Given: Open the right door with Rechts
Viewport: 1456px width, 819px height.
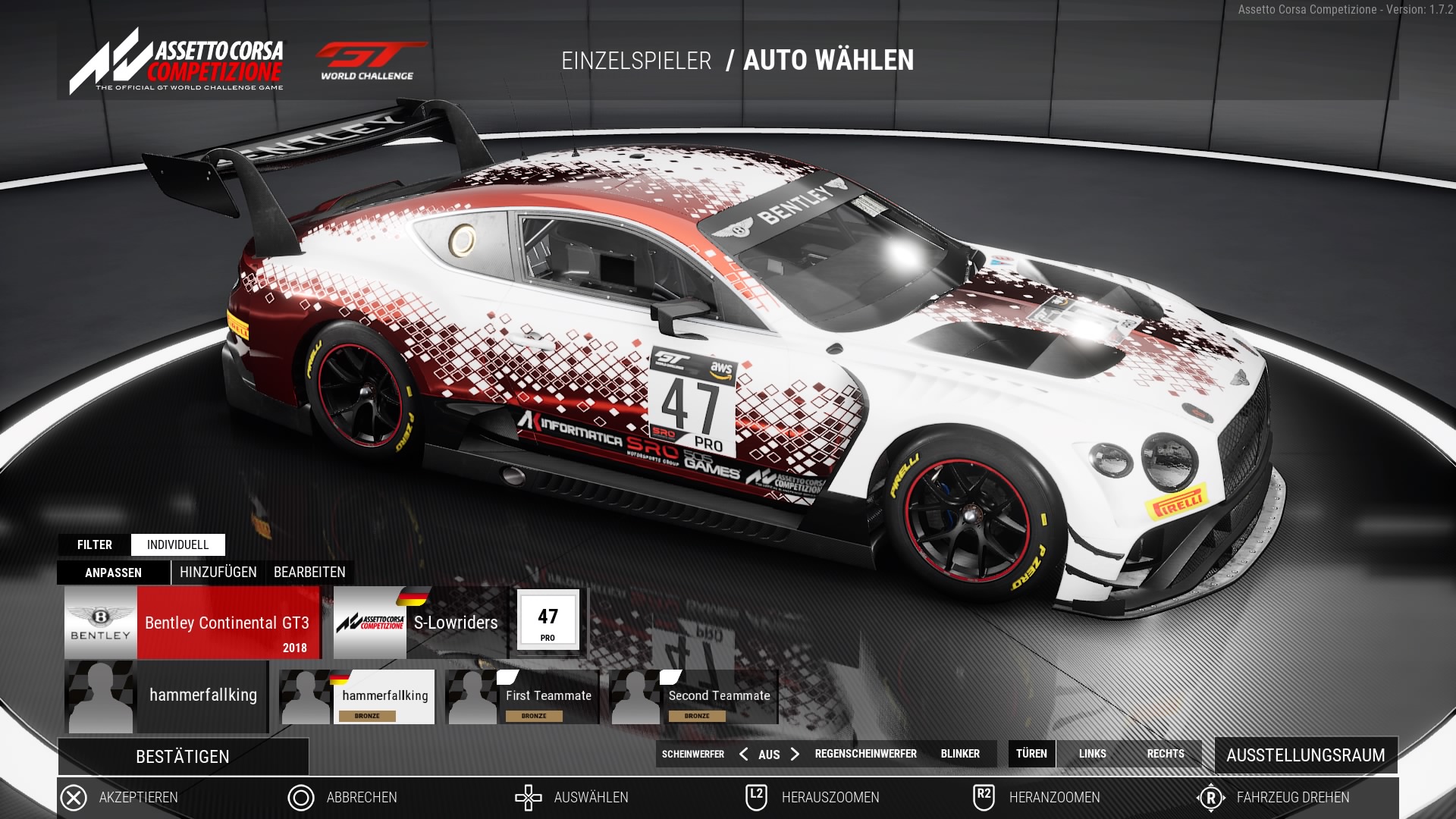Looking at the screenshot, I should pos(1166,754).
